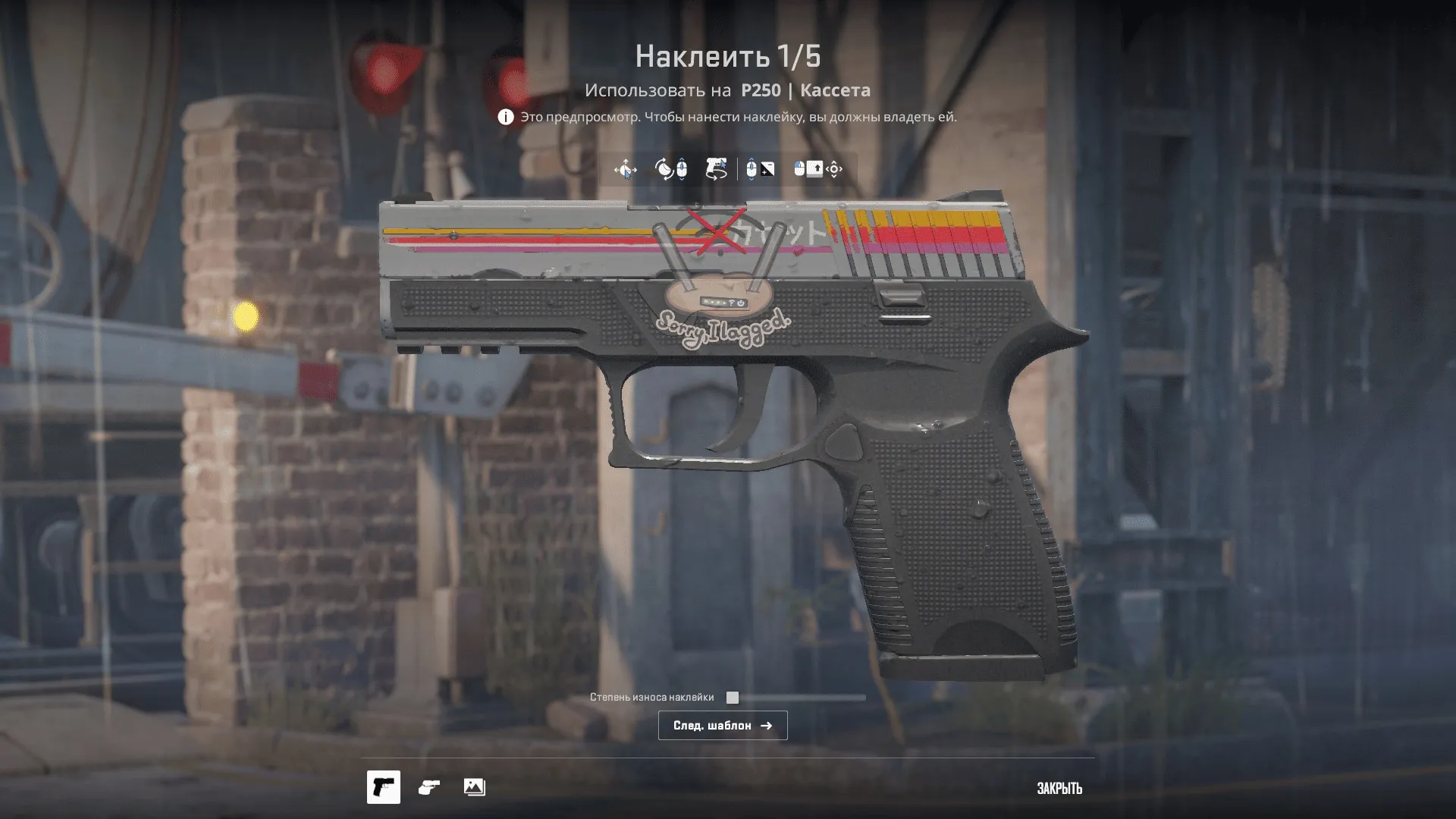Screen dimensions: 1456x819
Task: Click the "След. шаблон" next template button
Action: pyautogui.click(x=722, y=726)
